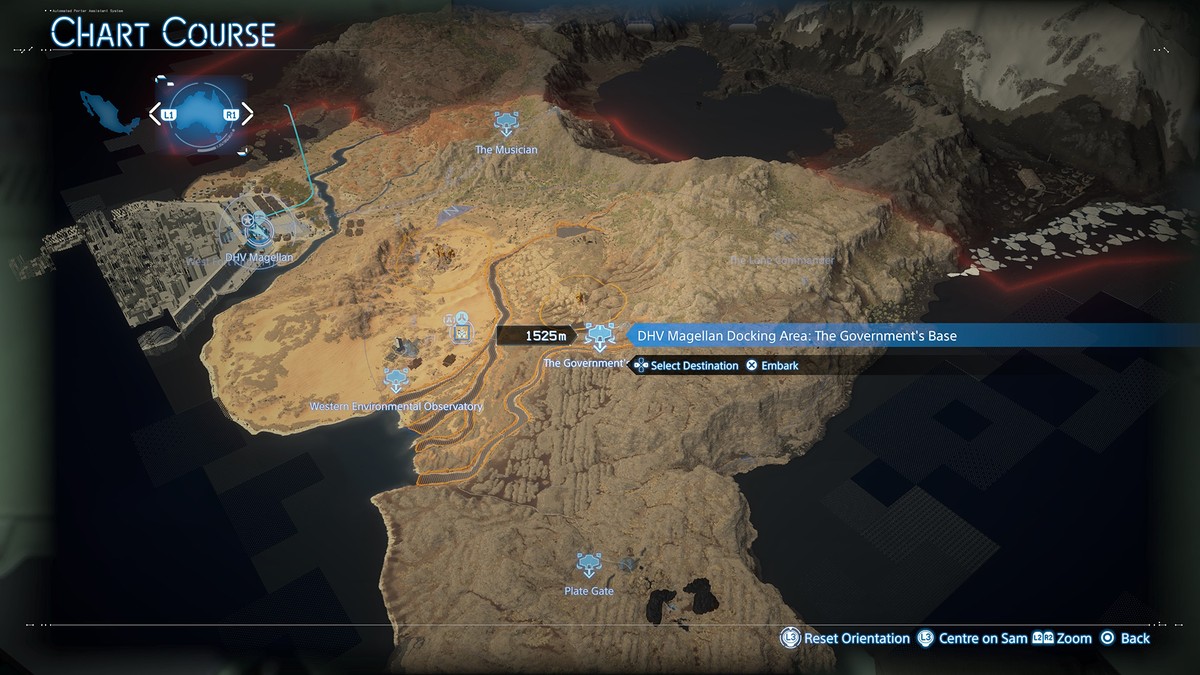Select The Musician docking marker

(x=506, y=125)
